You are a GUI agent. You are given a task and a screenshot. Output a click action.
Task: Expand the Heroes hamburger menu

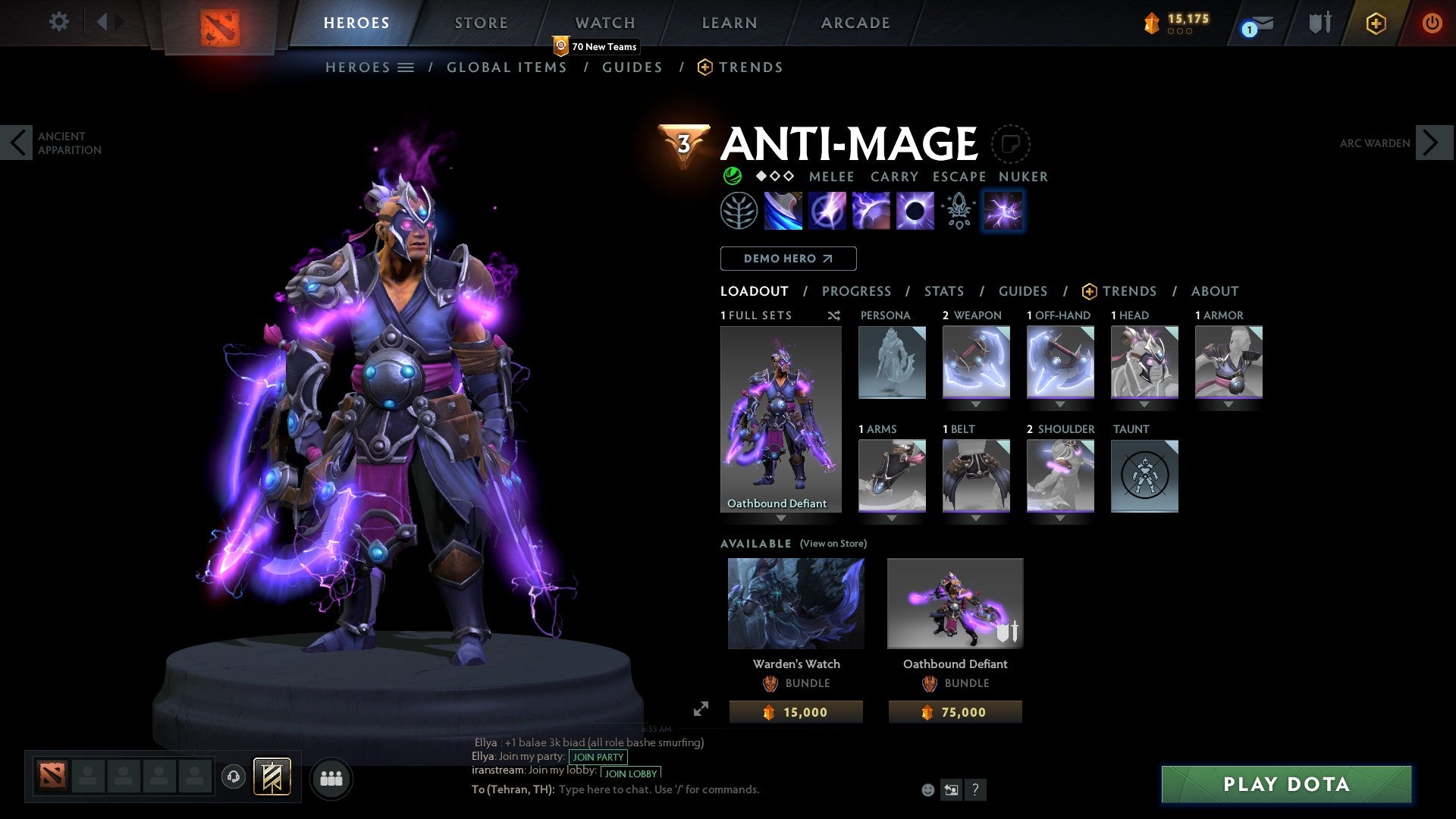point(407,67)
